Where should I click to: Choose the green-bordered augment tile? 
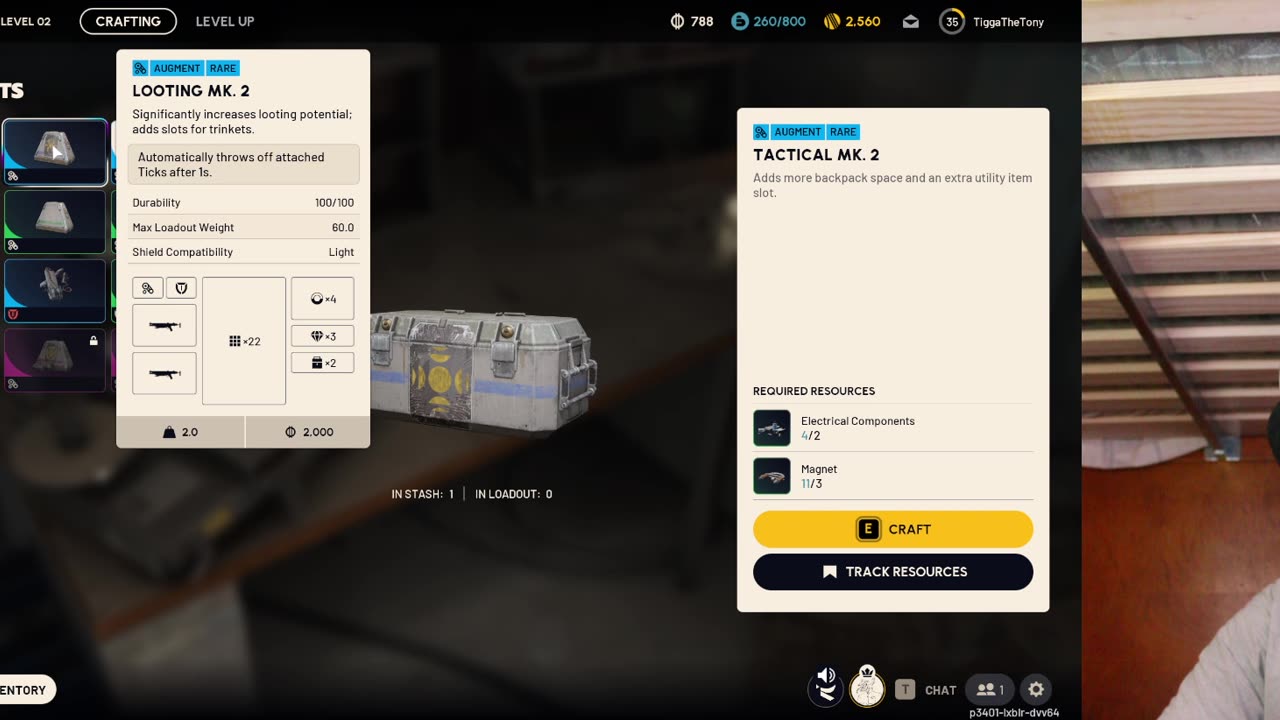(55, 221)
